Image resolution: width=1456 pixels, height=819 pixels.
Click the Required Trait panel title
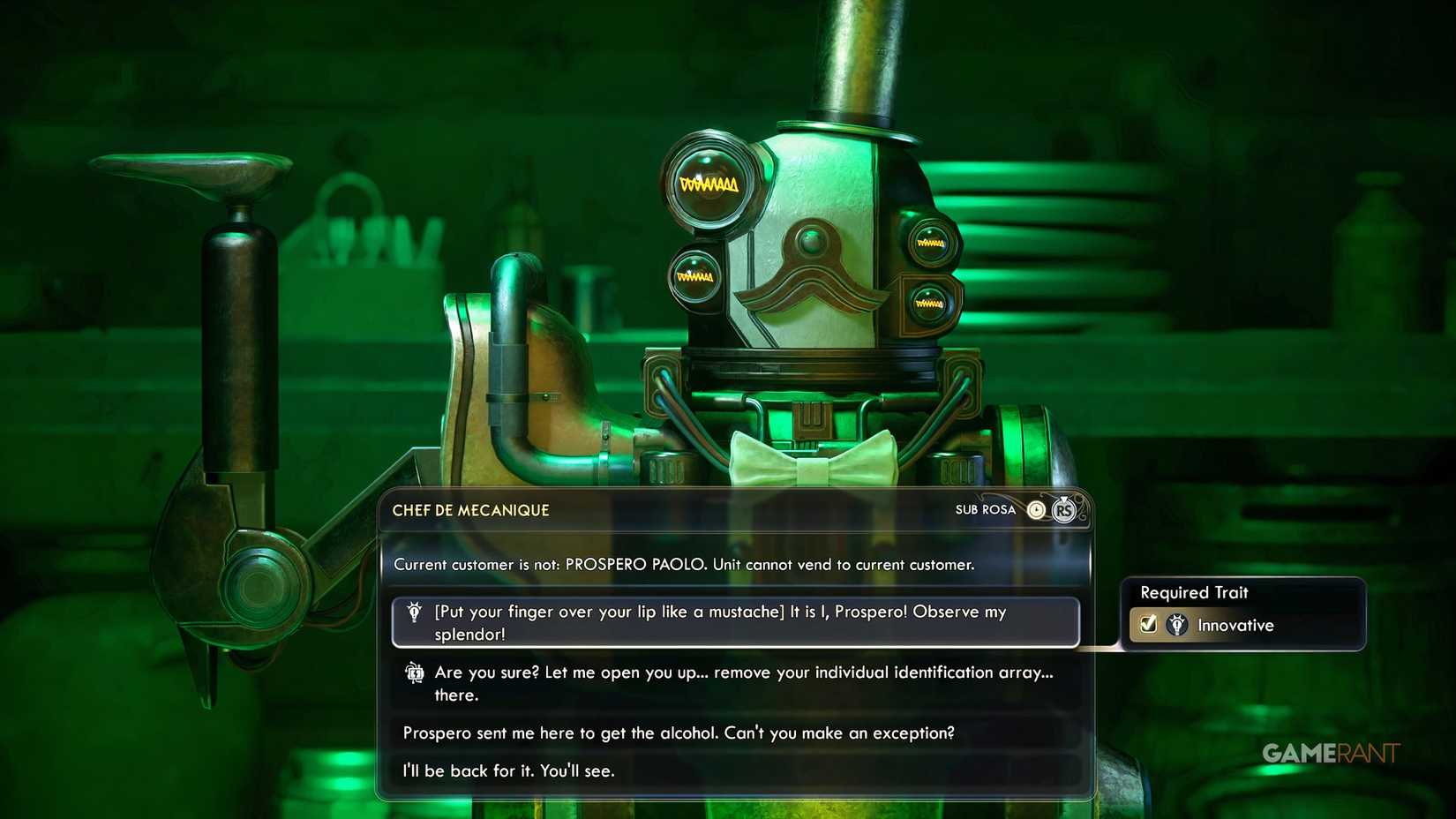coord(1196,592)
